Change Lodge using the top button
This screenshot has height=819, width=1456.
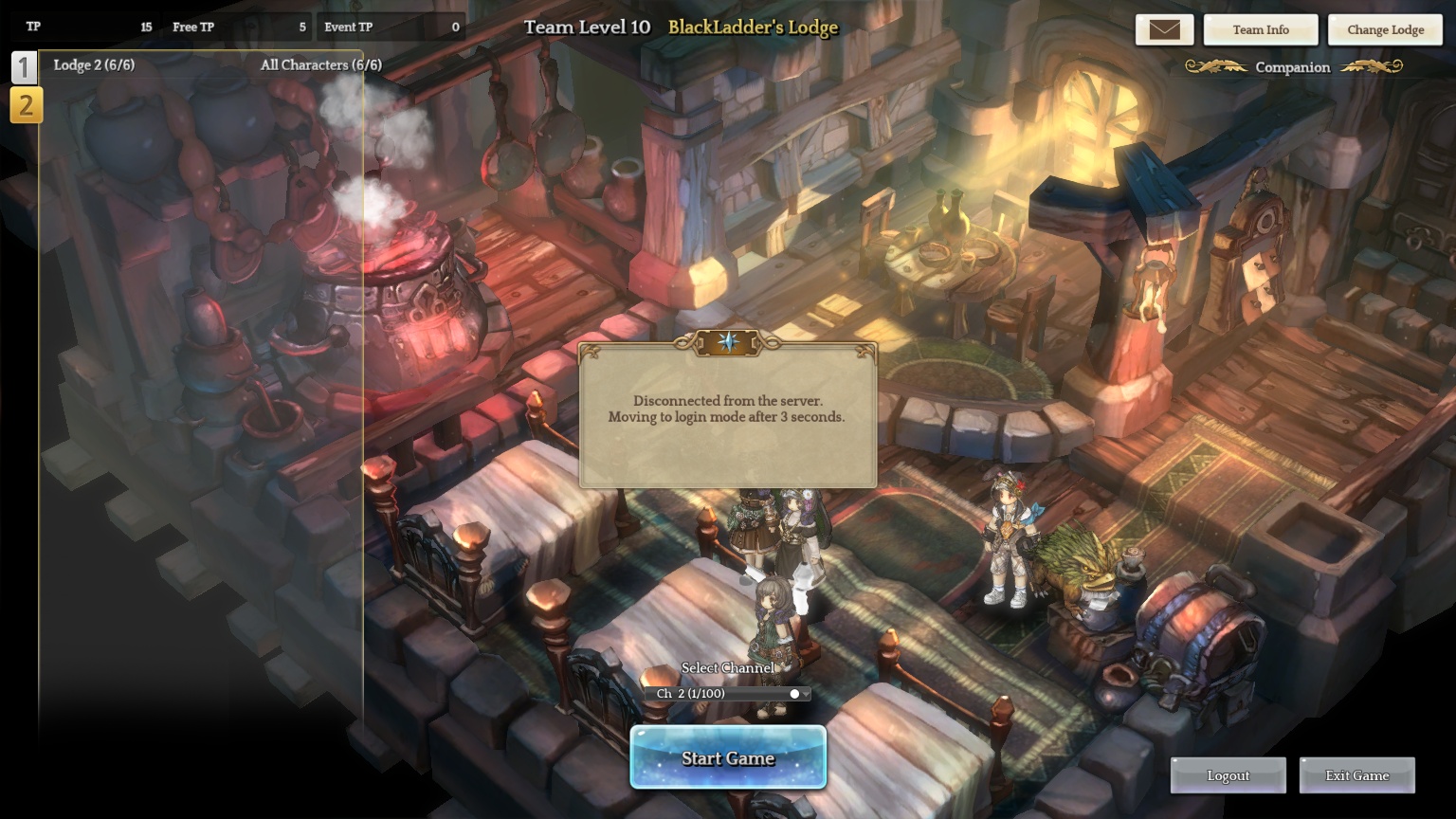1385,29
